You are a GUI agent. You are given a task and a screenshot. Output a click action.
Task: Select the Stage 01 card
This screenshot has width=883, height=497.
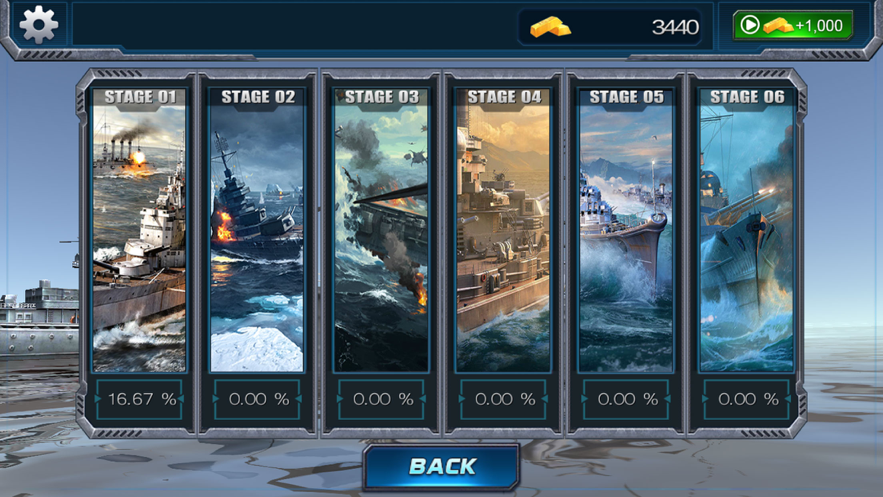point(139,240)
